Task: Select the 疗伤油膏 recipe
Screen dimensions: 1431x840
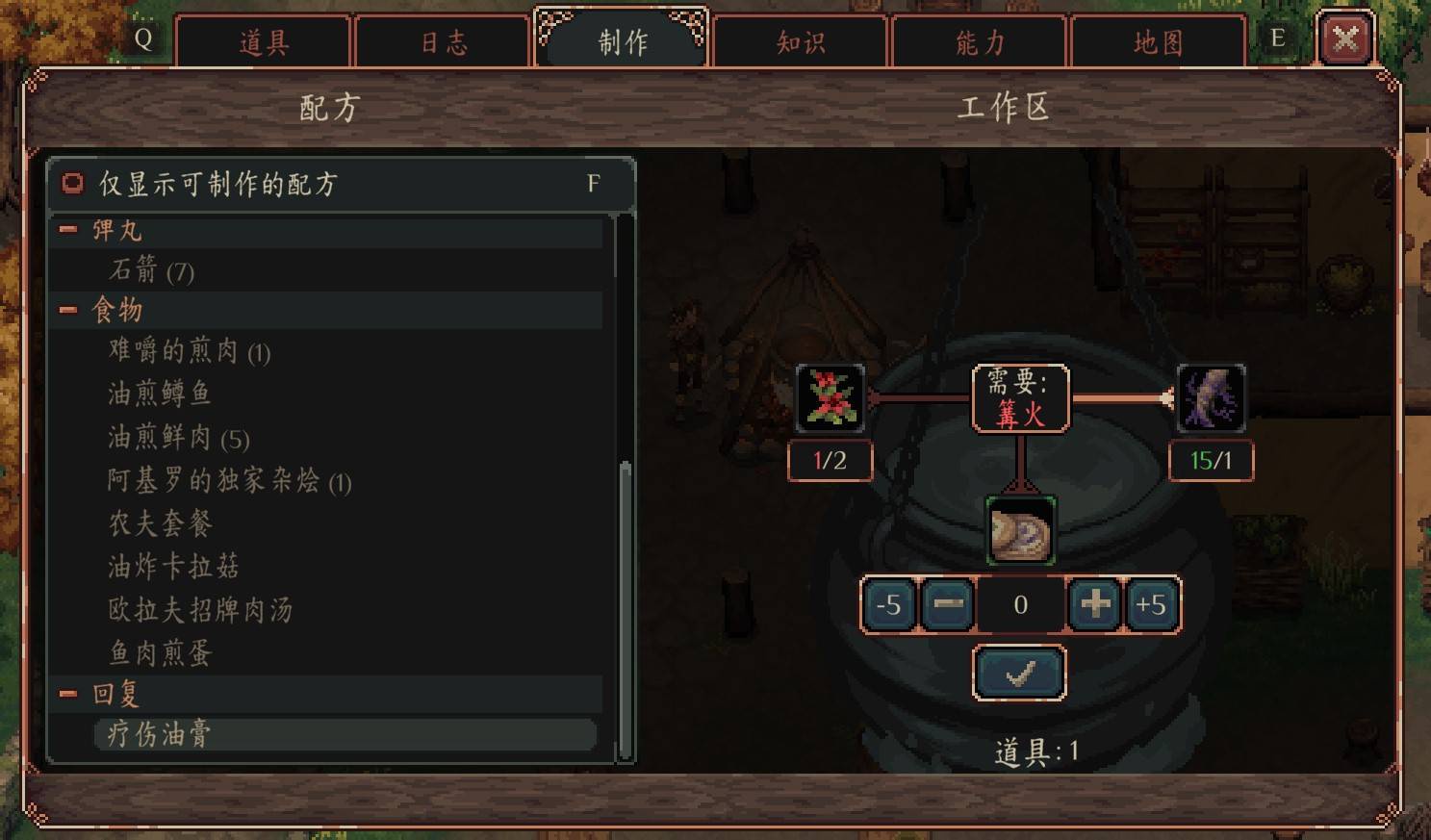Action: point(159,735)
